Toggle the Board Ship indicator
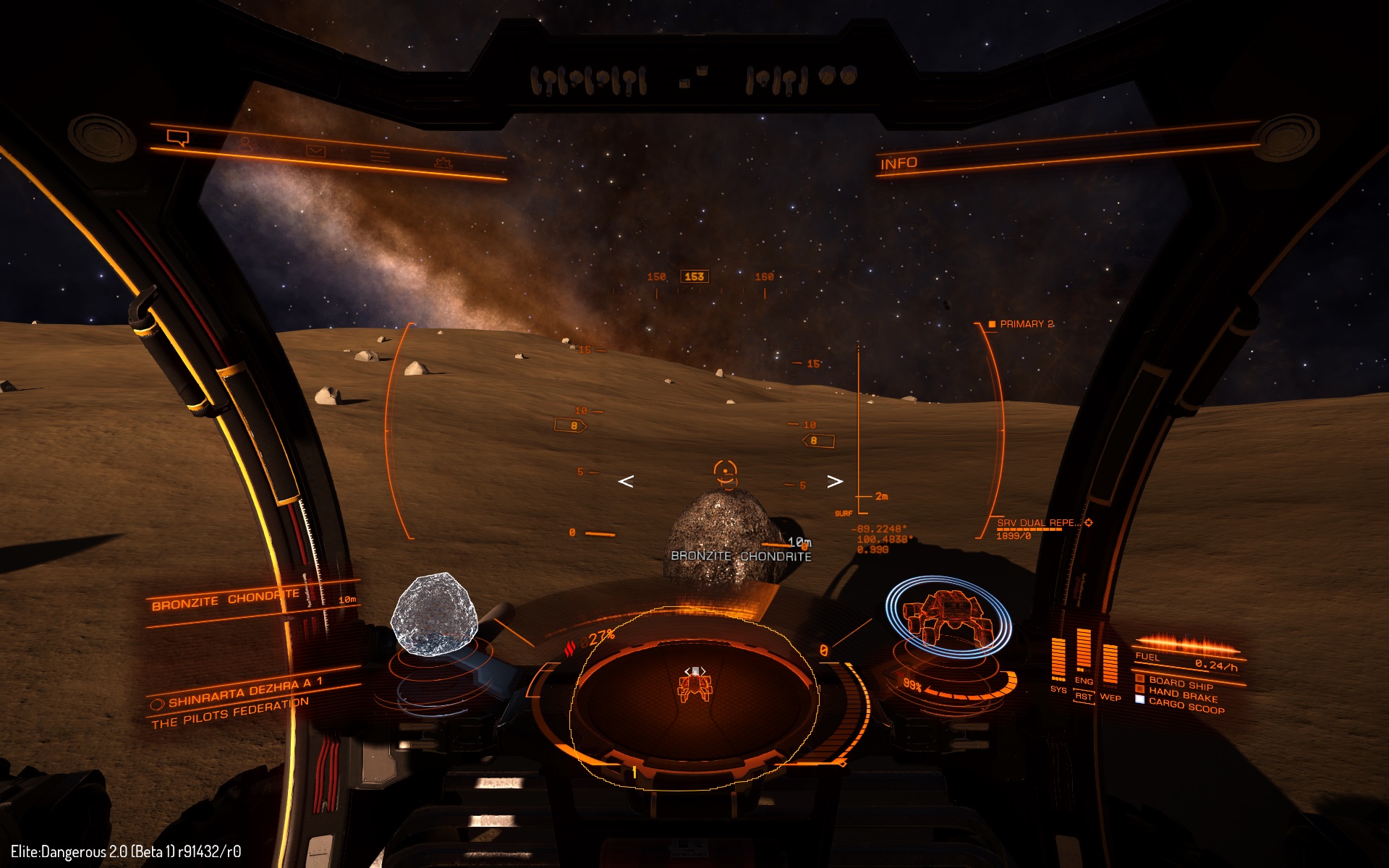The width and height of the screenshot is (1389, 868). (1179, 682)
